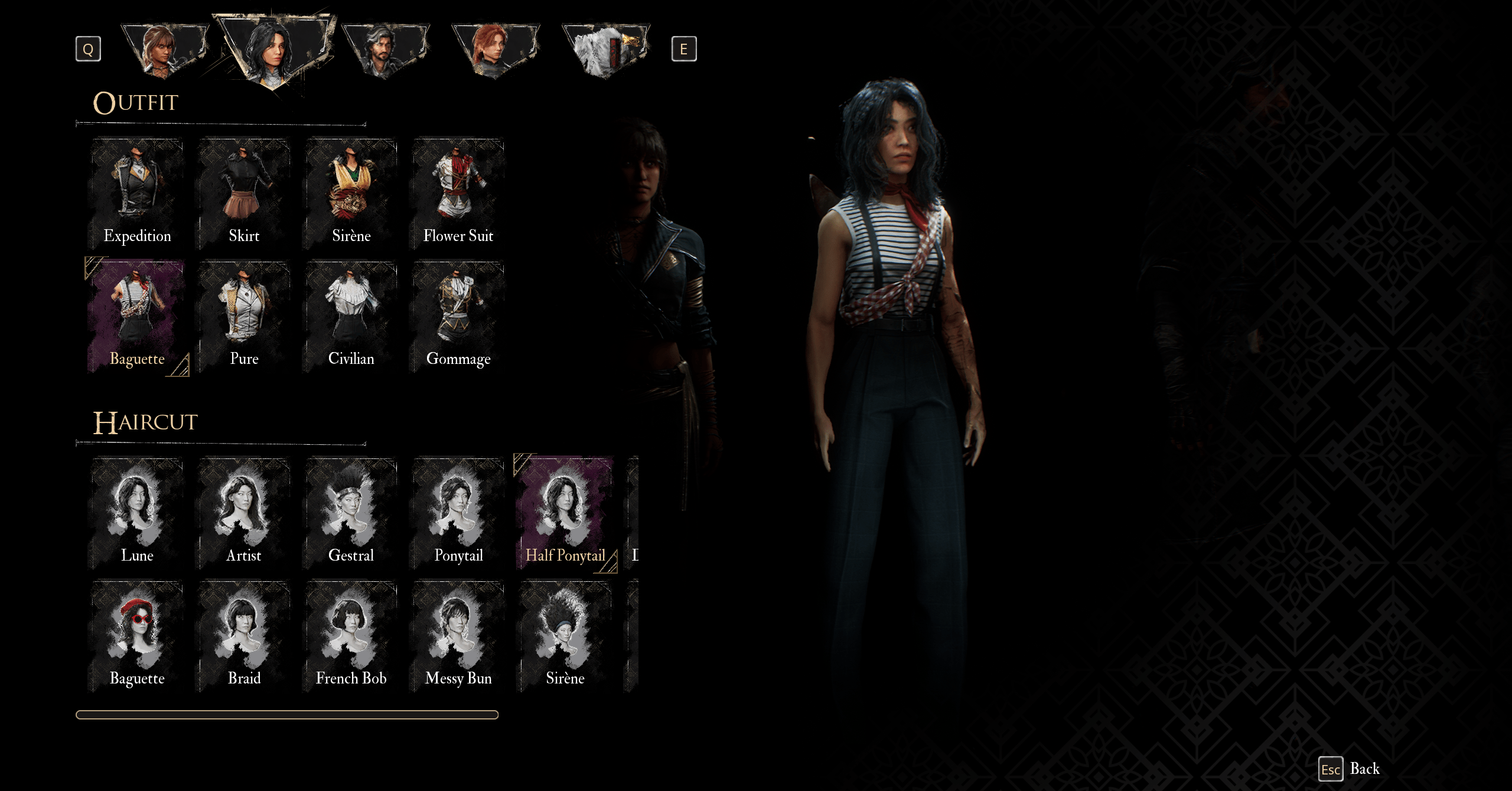Select the Half Ponytail haircut
This screenshot has height=791, width=1512.
click(565, 513)
